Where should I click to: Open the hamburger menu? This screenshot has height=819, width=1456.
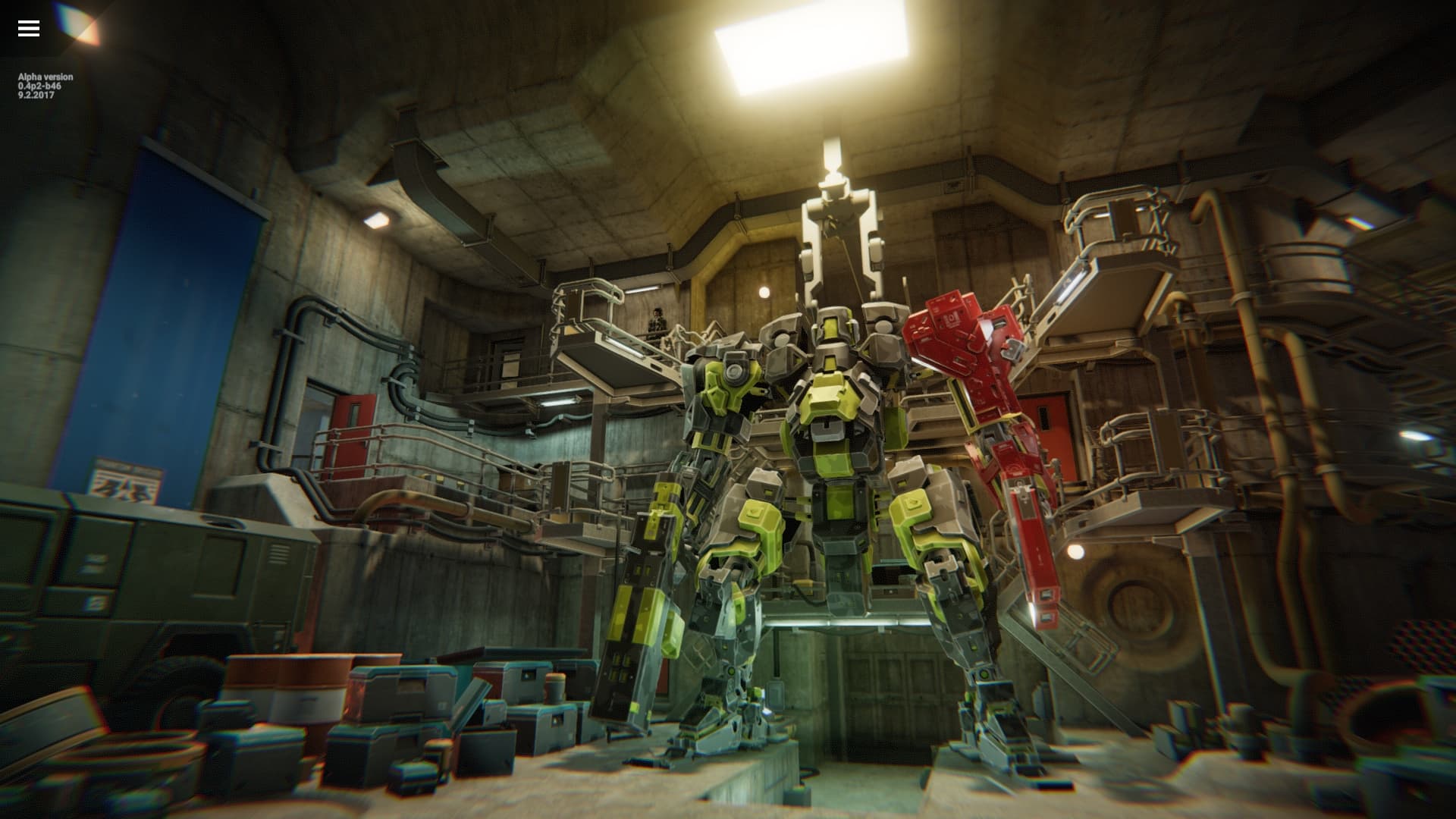[x=28, y=28]
